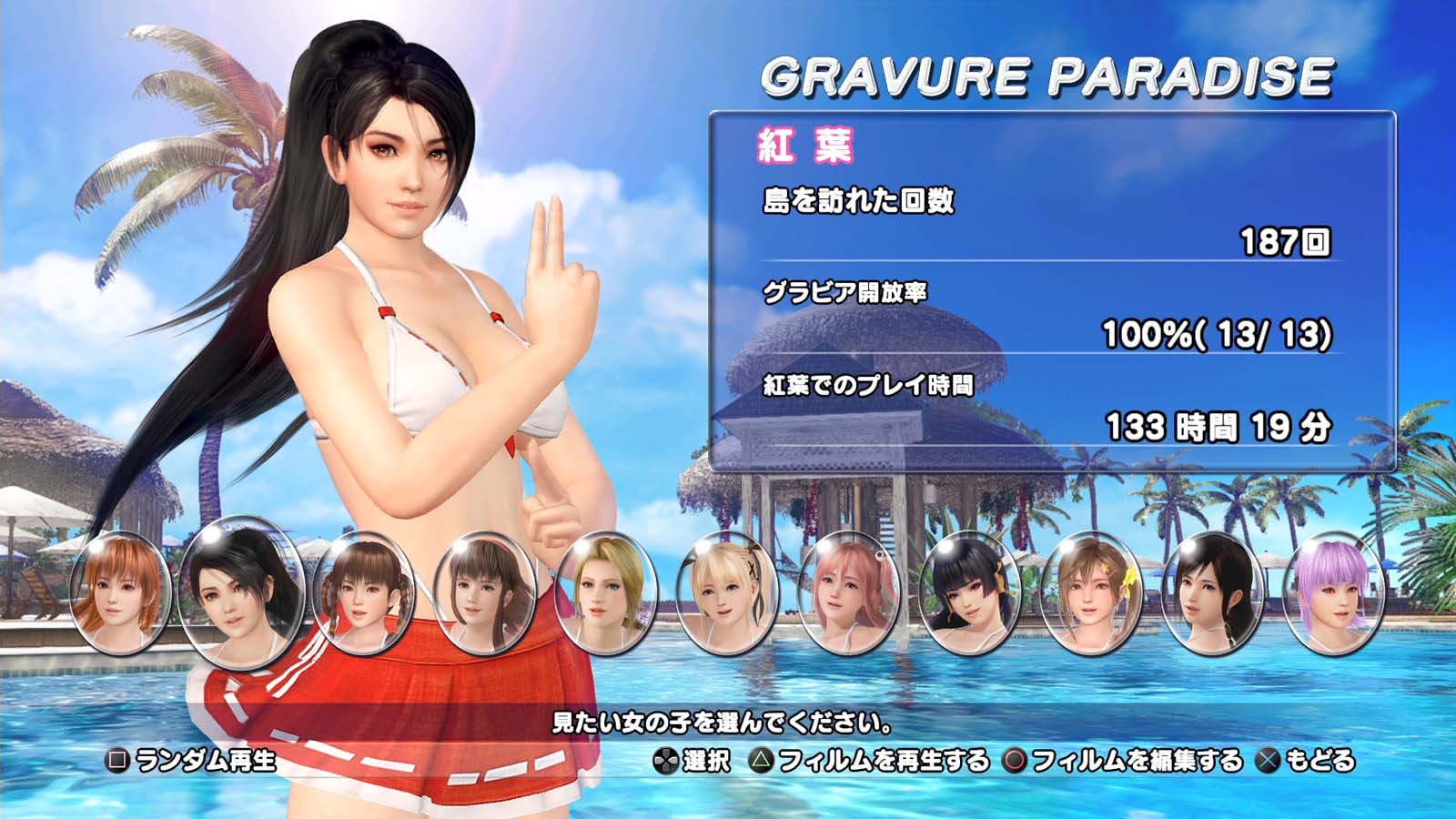
Task: Pick the pink-haired girl portrait
Action: 848,591
